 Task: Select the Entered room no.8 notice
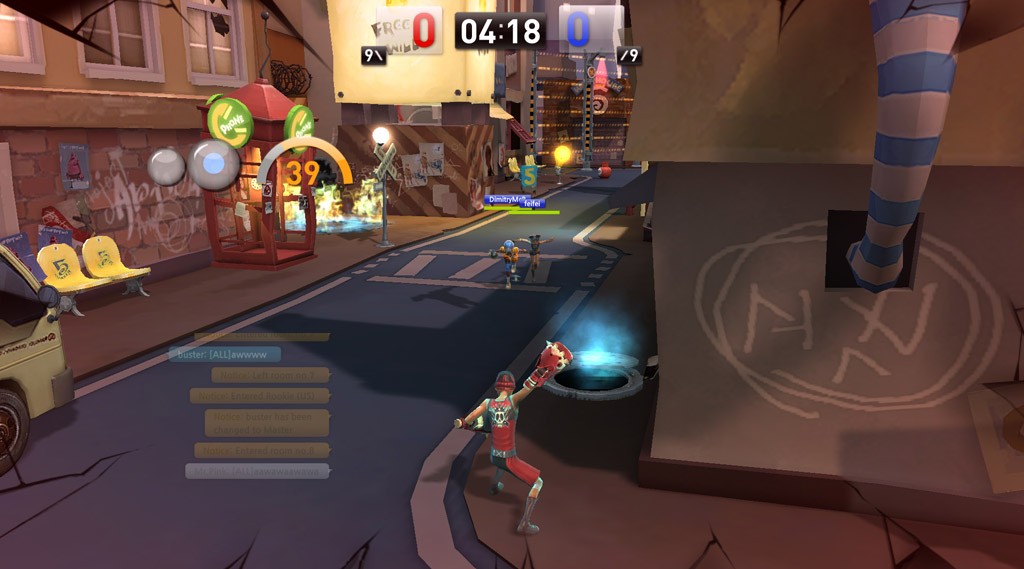pyautogui.click(x=261, y=450)
